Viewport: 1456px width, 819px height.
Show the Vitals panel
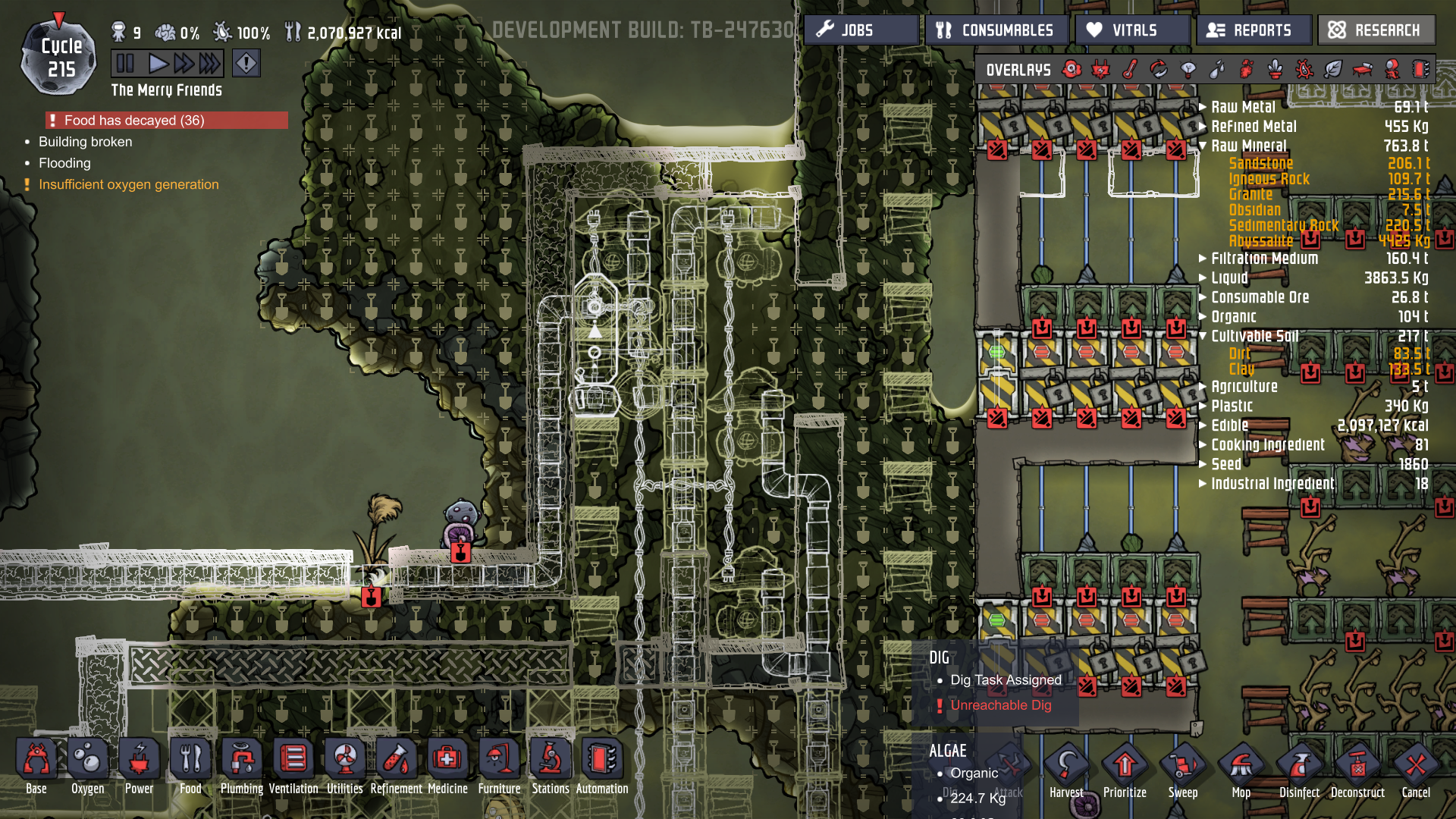click(x=1131, y=30)
